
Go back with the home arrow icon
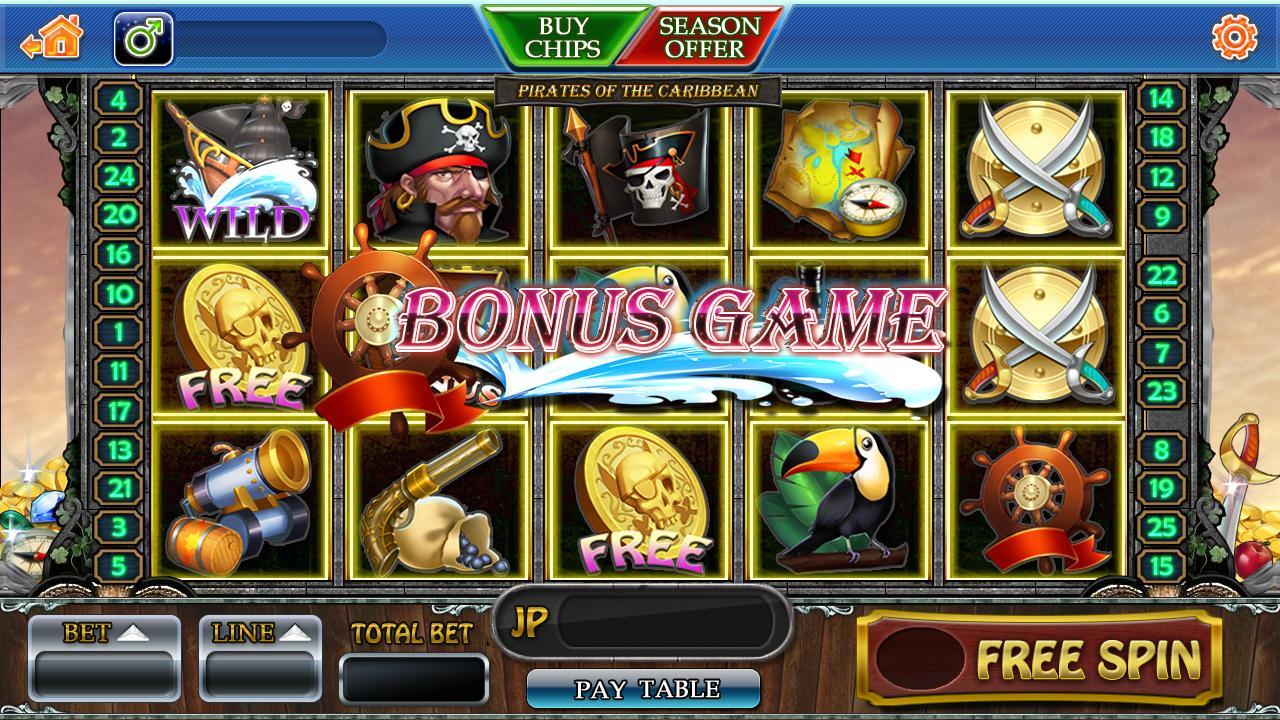(53, 39)
